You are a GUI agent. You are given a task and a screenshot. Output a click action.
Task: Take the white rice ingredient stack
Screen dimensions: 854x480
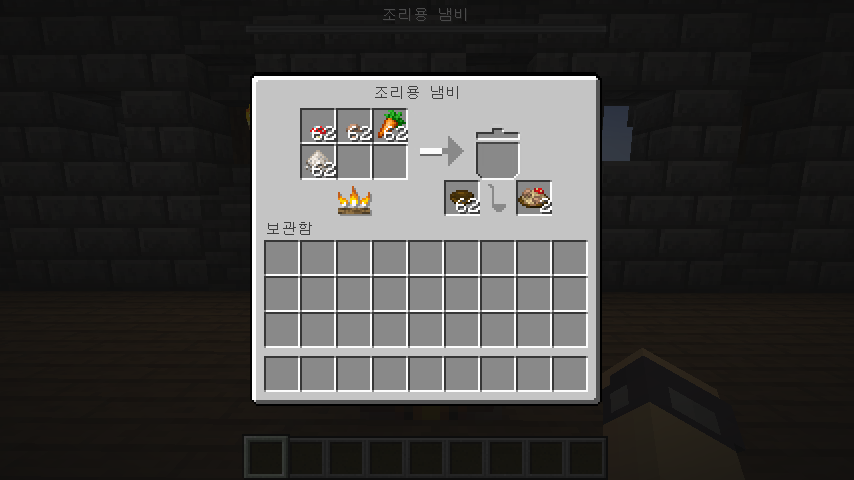pos(318,162)
